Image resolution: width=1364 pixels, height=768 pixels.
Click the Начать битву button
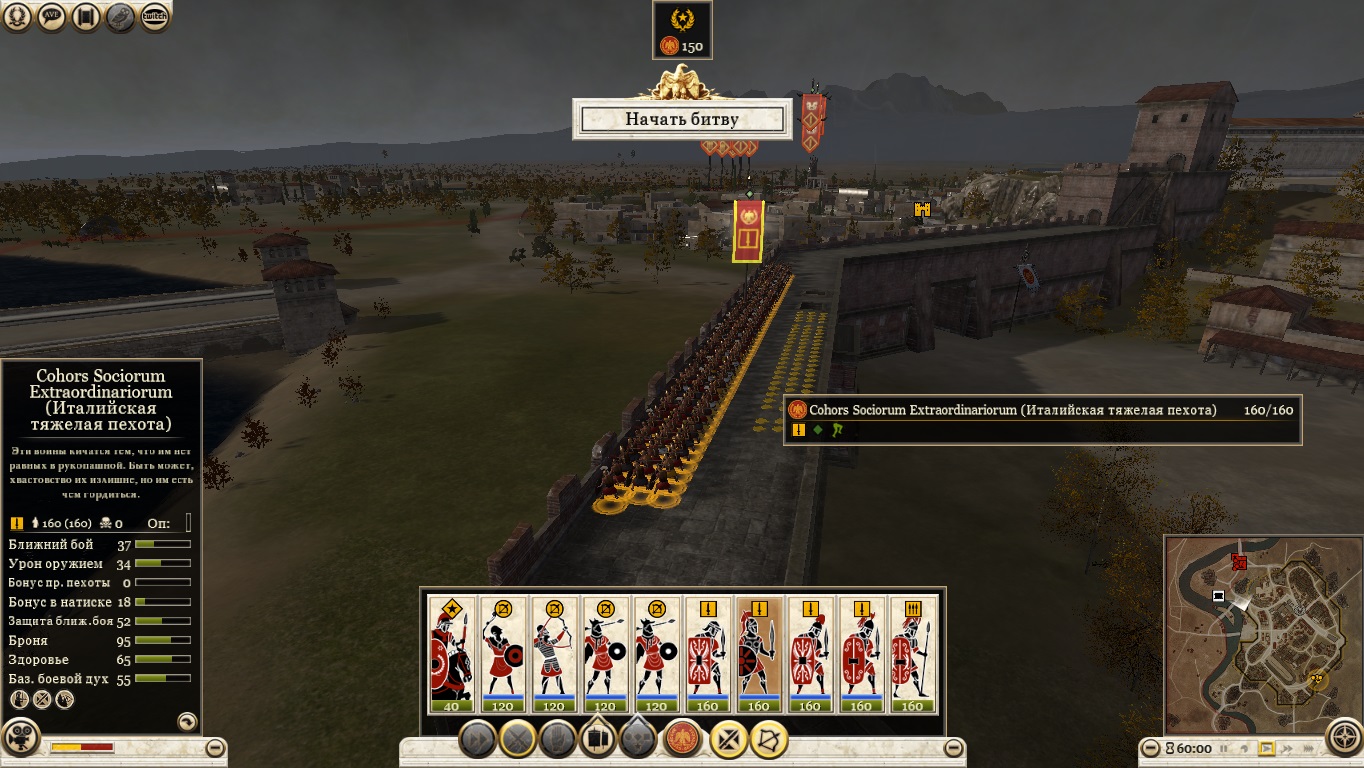pyautogui.click(x=682, y=119)
